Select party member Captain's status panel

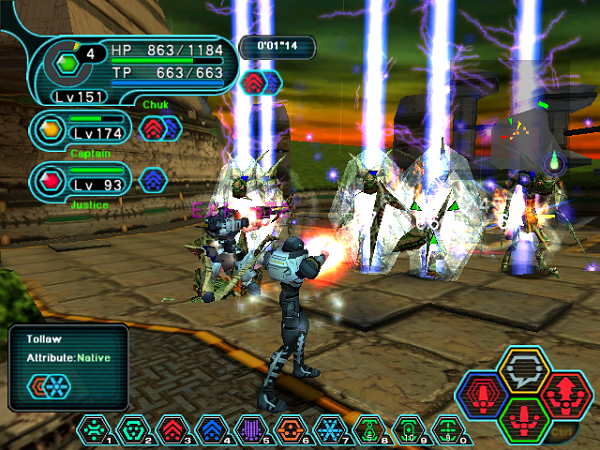80,129
